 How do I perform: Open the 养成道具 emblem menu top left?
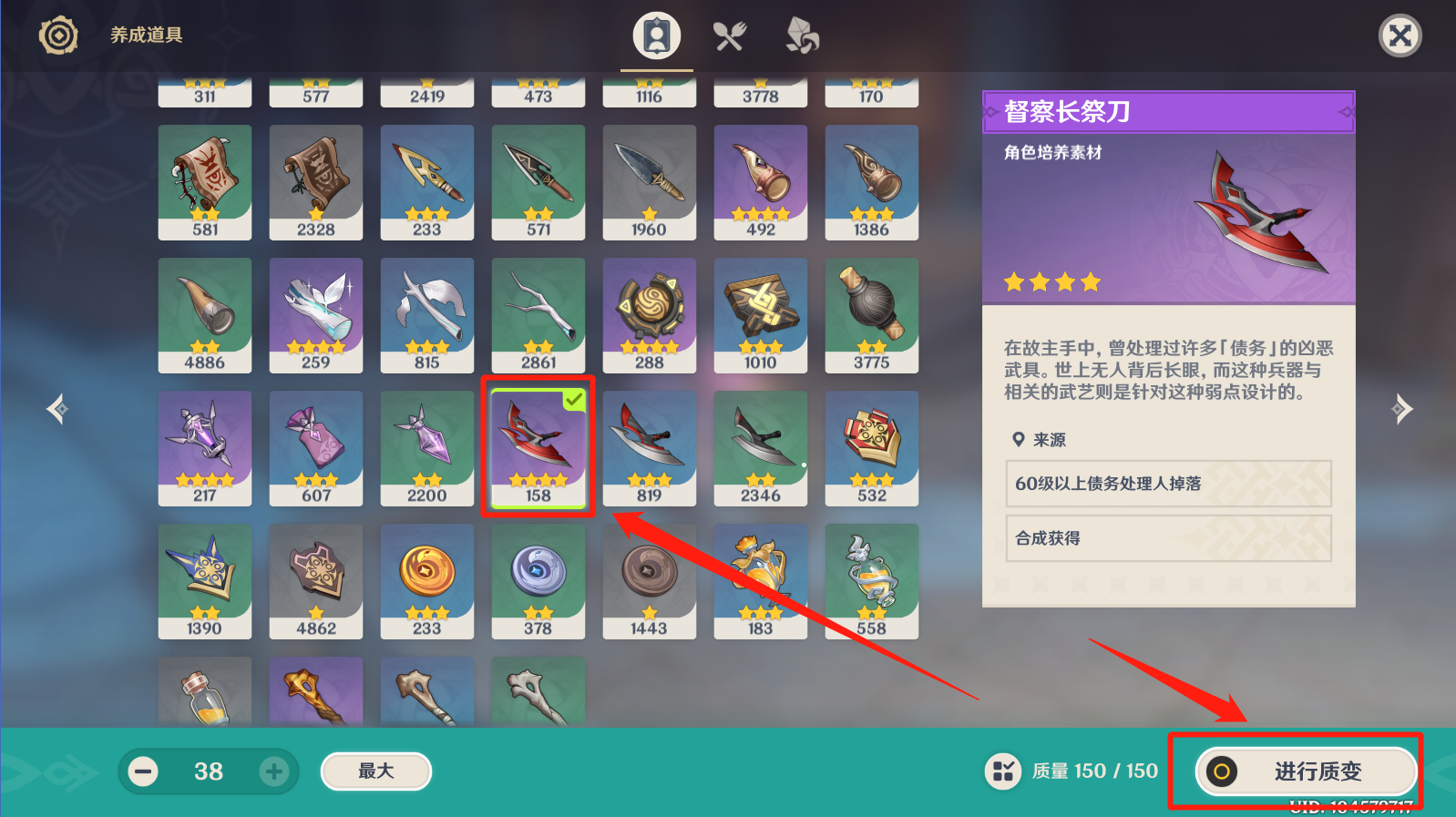click(57, 34)
